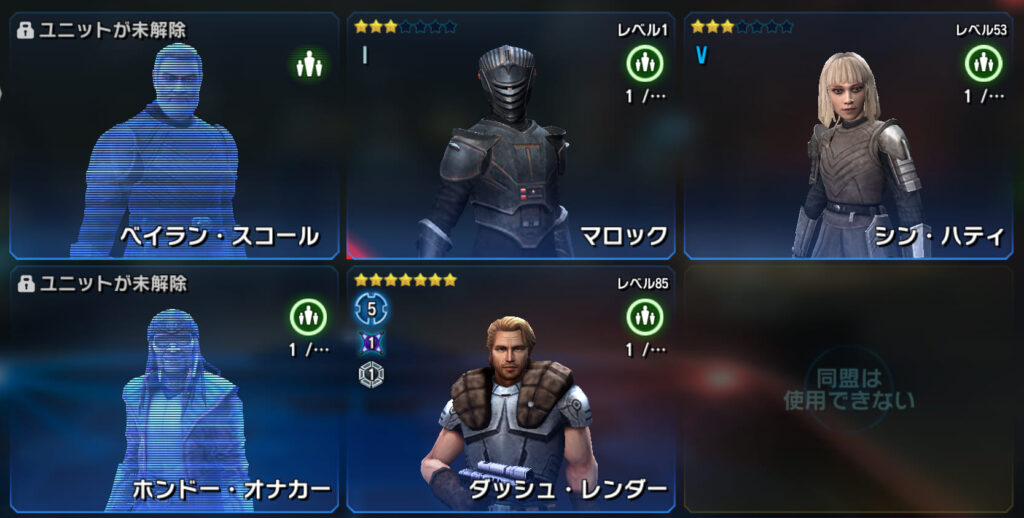This screenshot has width=1024, height=518.
Task: Click the blue gear level 5 badge
Action: click(371, 309)
